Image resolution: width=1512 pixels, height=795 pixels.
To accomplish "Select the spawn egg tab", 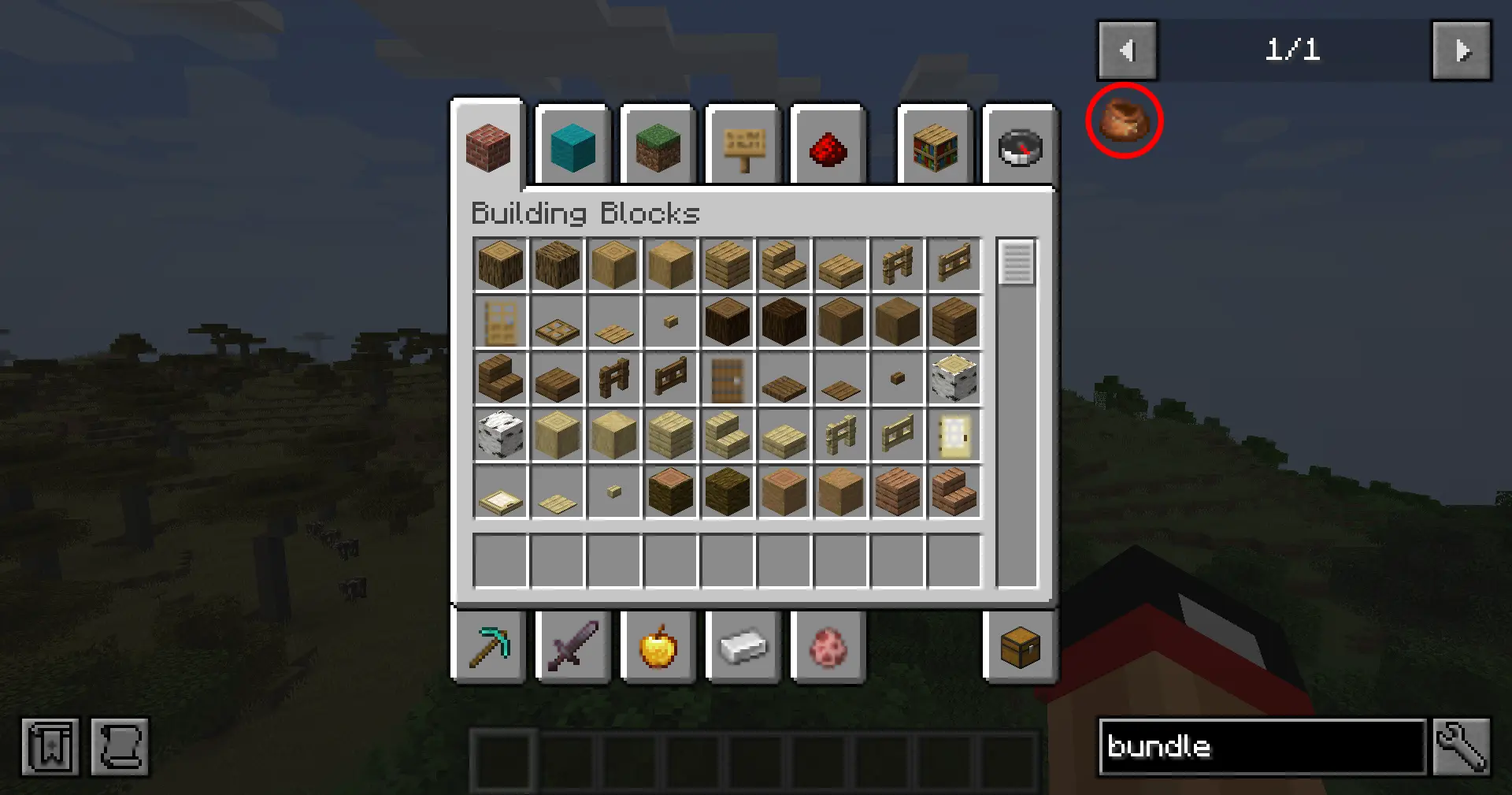I will pos(828,648).
